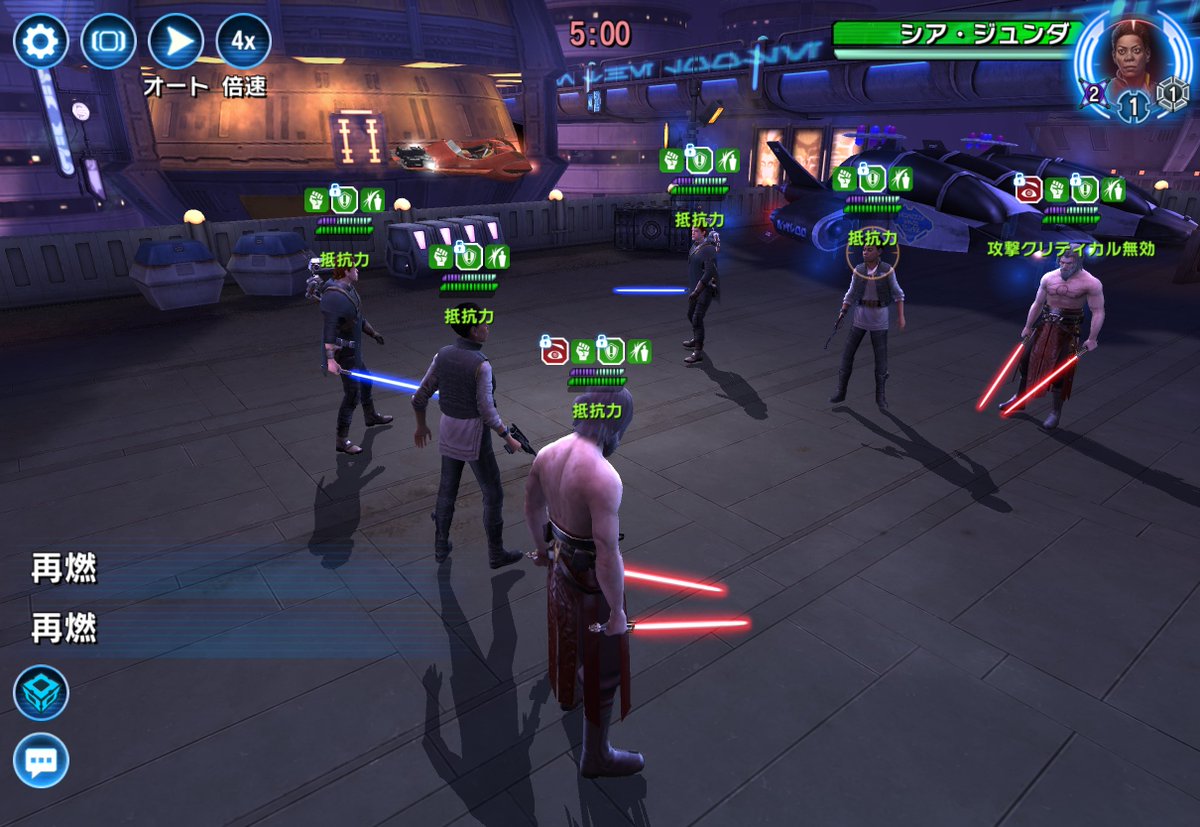Screen dimensions: 1200x827
Task: Enable auto battle play button
Action: (175, 41)
